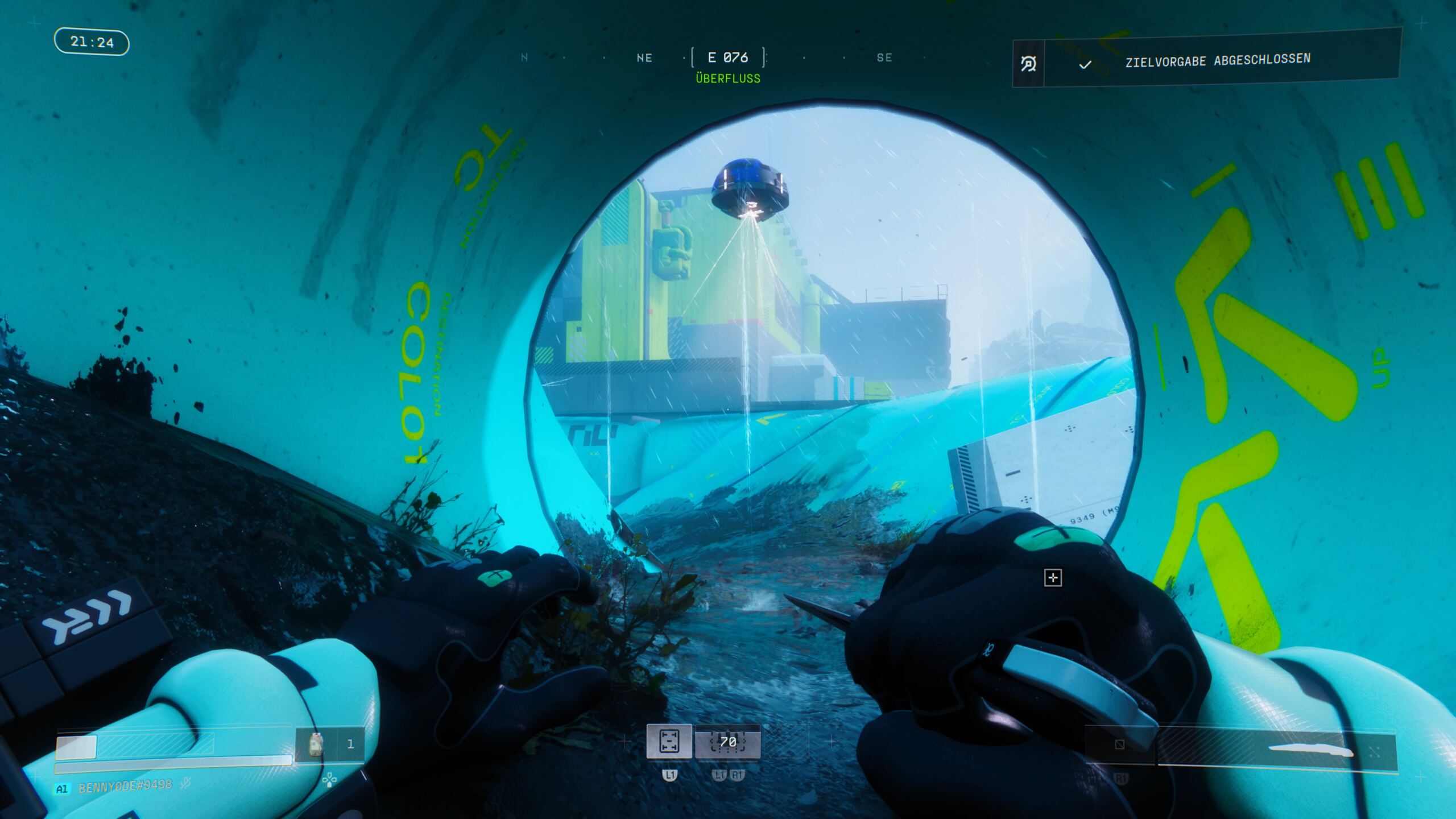This screenshot has width=1456, height=819.
Task: Click the E 076 compass heading
Action: point(728,57)
